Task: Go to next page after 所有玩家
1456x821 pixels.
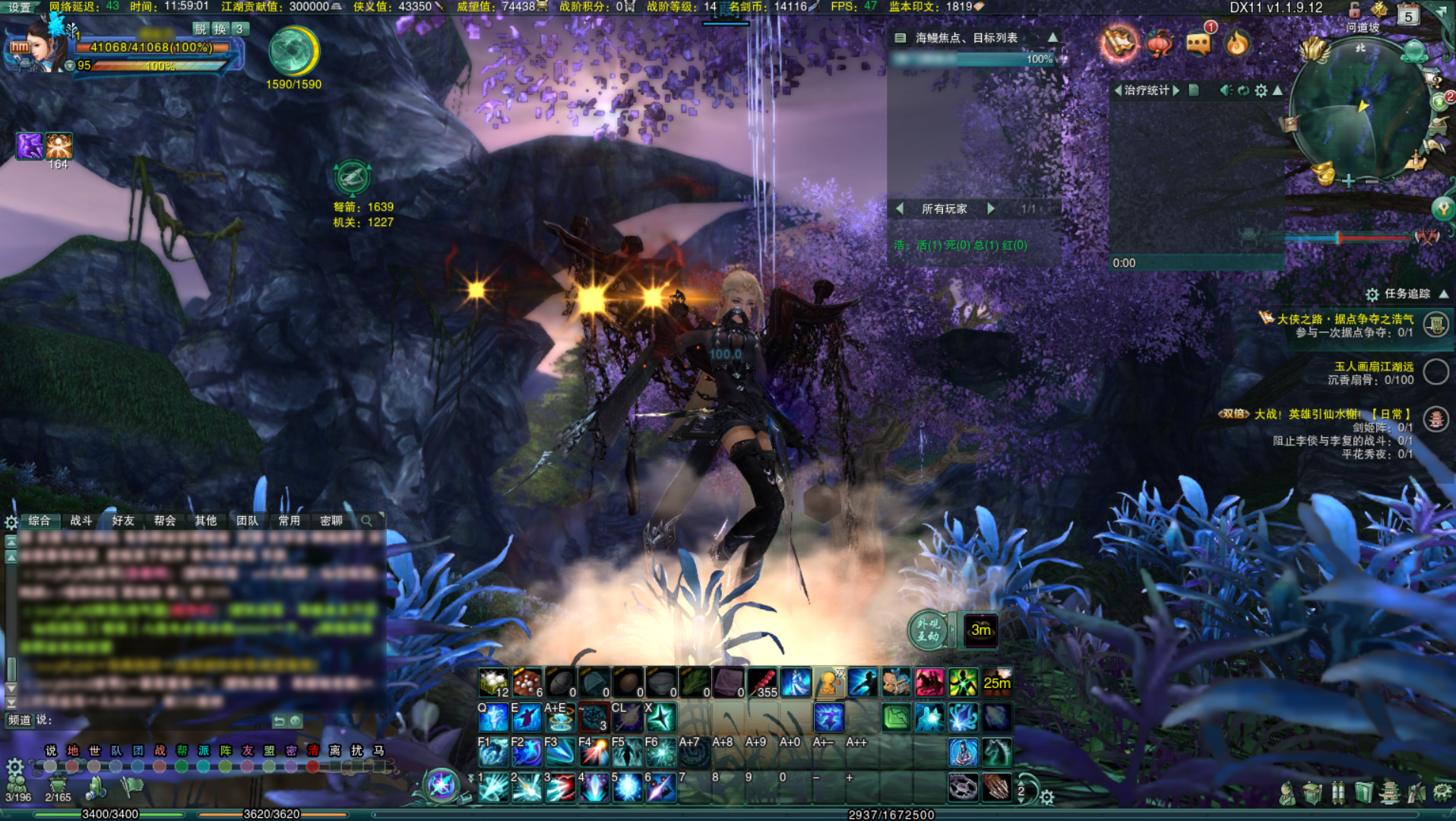Action: coord(991,208)
